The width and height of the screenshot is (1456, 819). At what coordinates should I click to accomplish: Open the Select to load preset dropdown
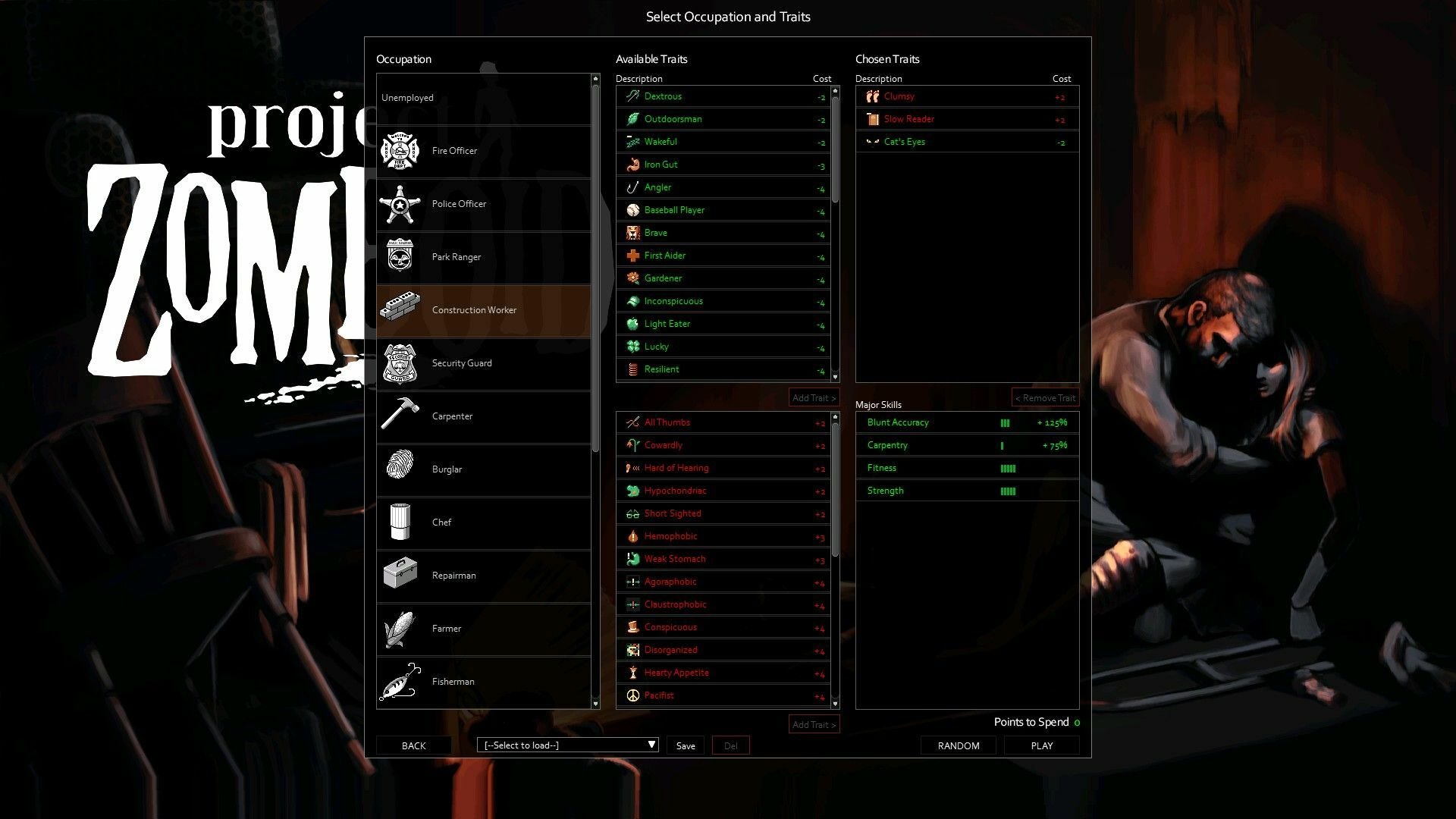[567, 745]
